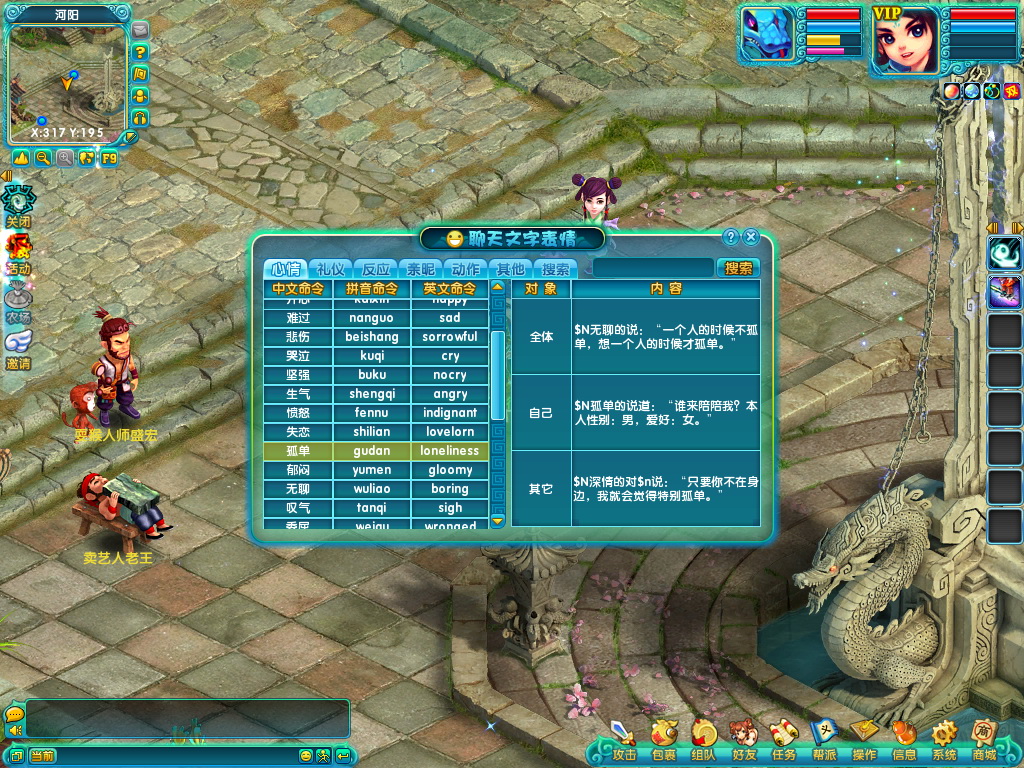Switch to the 反应 tab

click(376, 269)
